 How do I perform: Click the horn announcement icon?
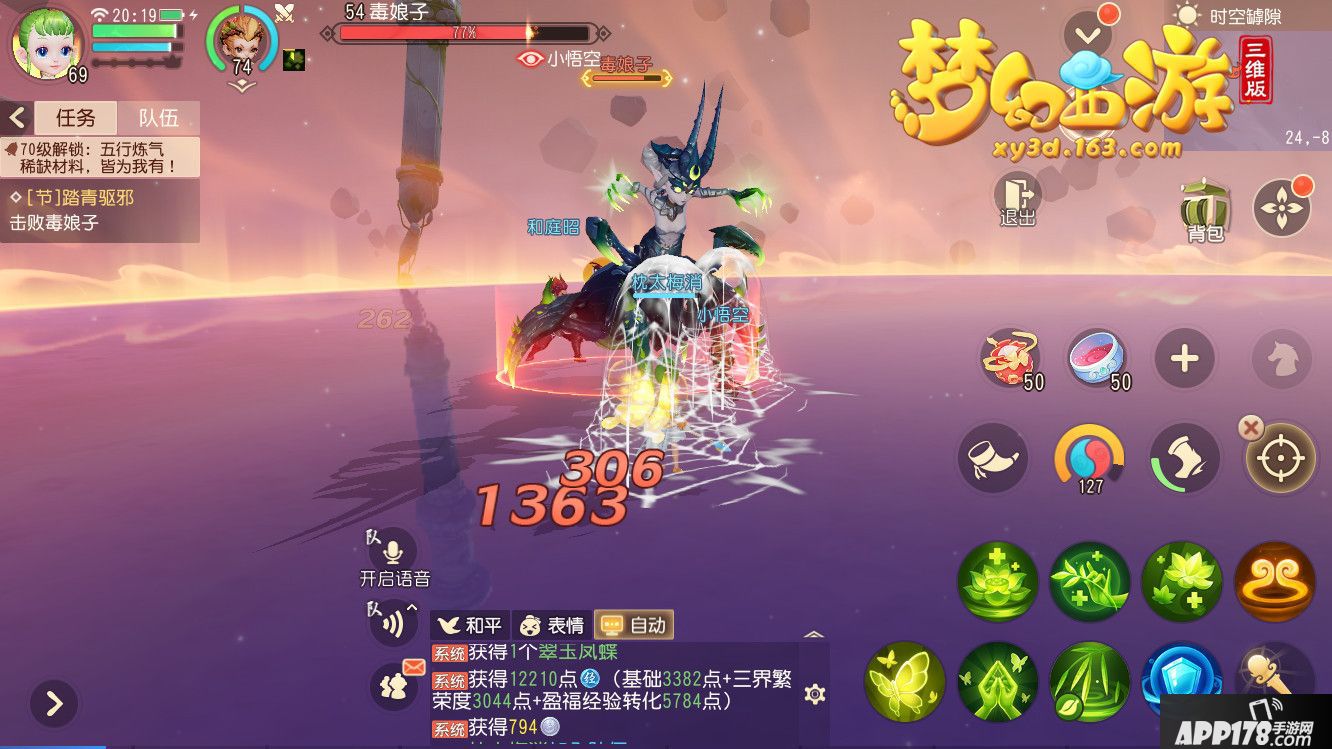tap(995, 458)
